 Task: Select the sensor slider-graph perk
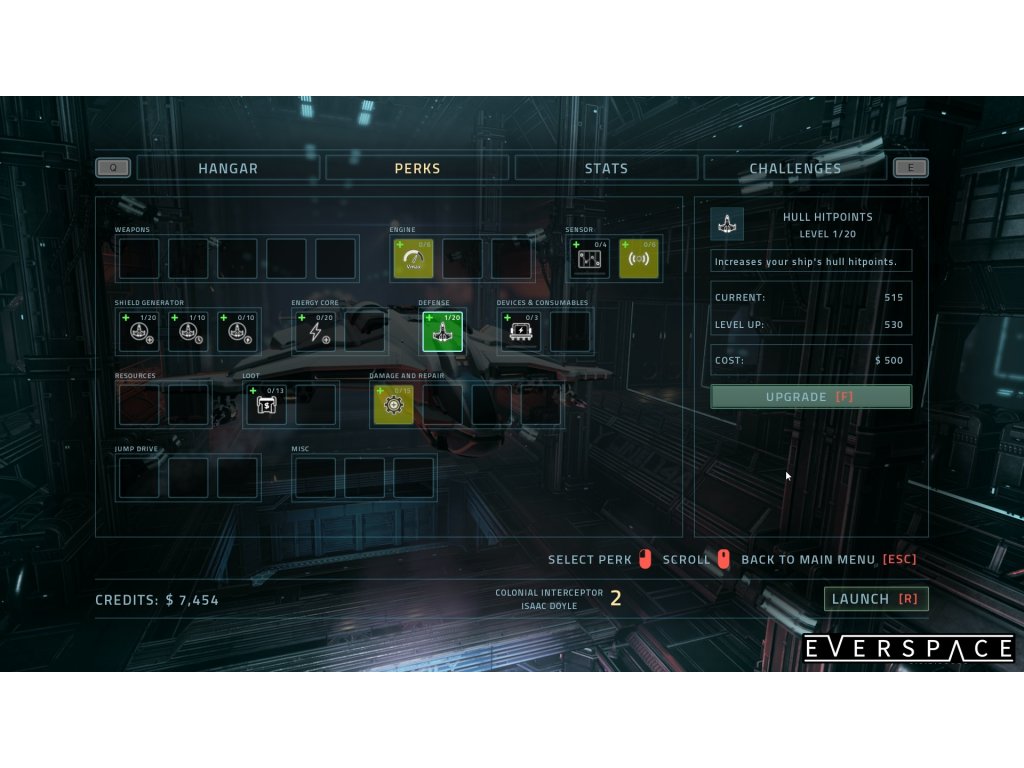point(589,259)
